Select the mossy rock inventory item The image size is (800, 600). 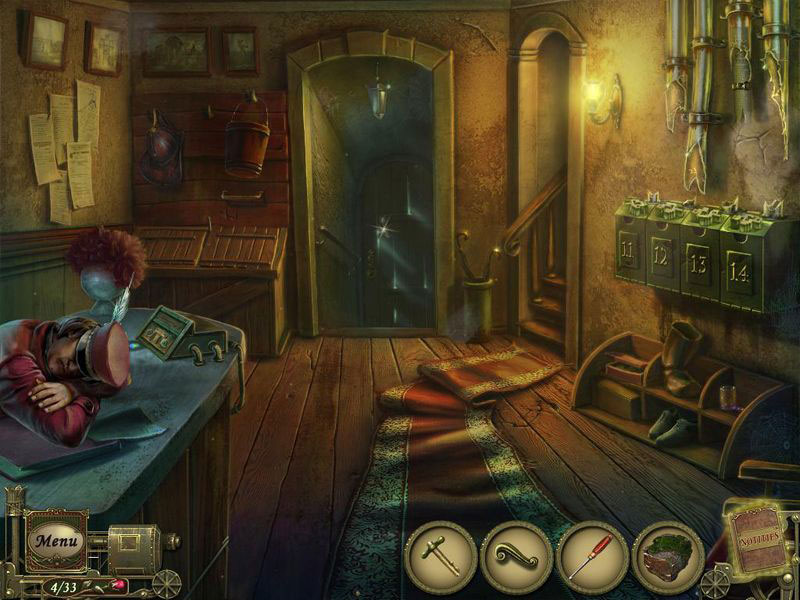[x=668, y=556]
